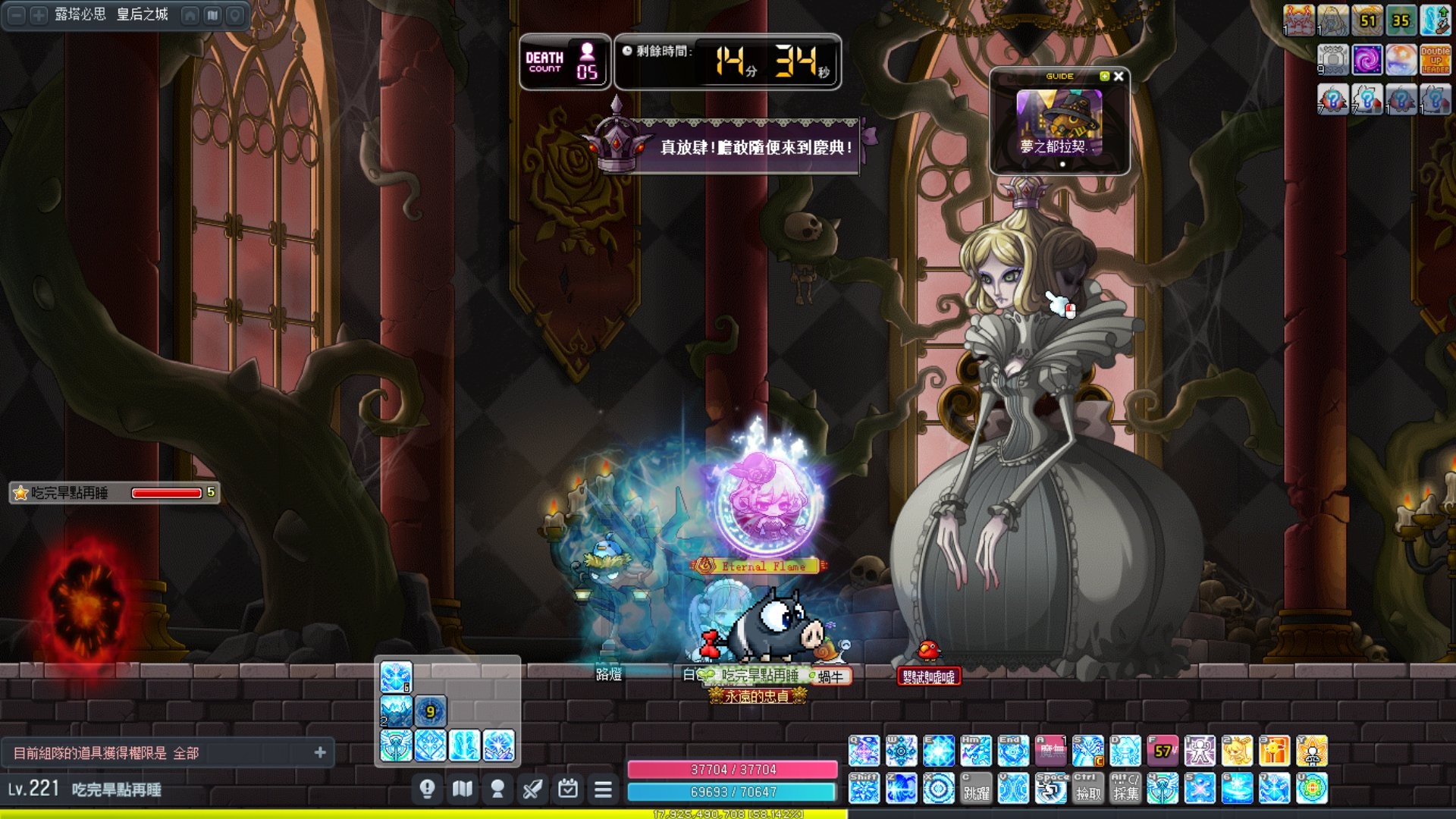Open the lightbulb notification button

(427, 790)
